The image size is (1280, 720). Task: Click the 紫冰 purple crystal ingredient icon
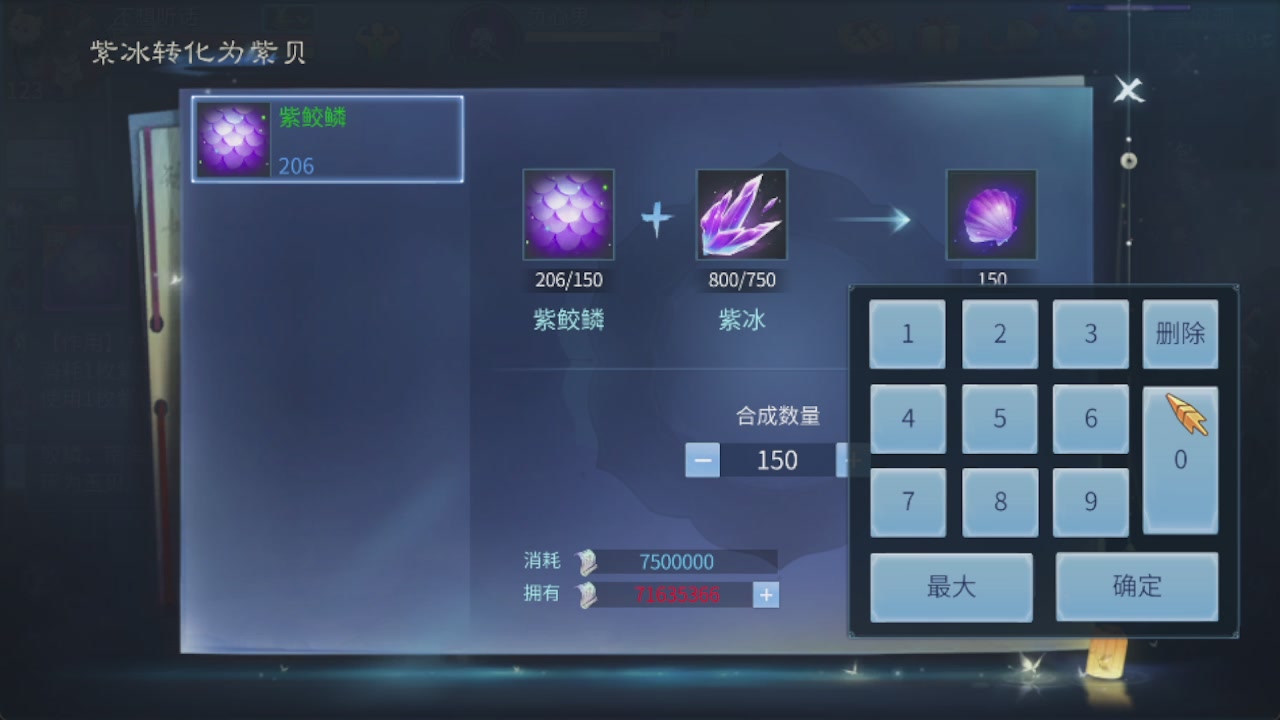(741, 212)
